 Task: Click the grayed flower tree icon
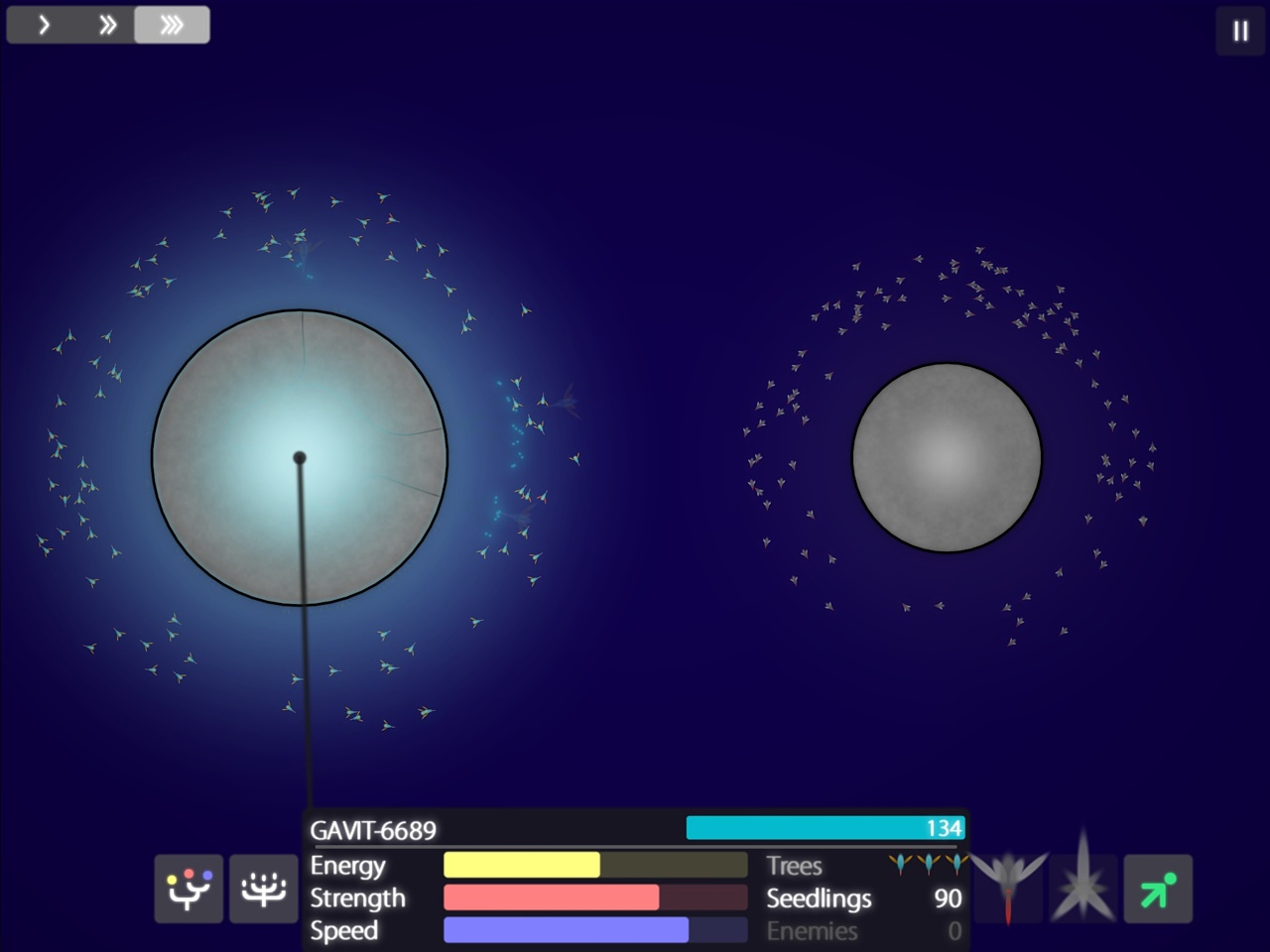(x=1009, y=889)
